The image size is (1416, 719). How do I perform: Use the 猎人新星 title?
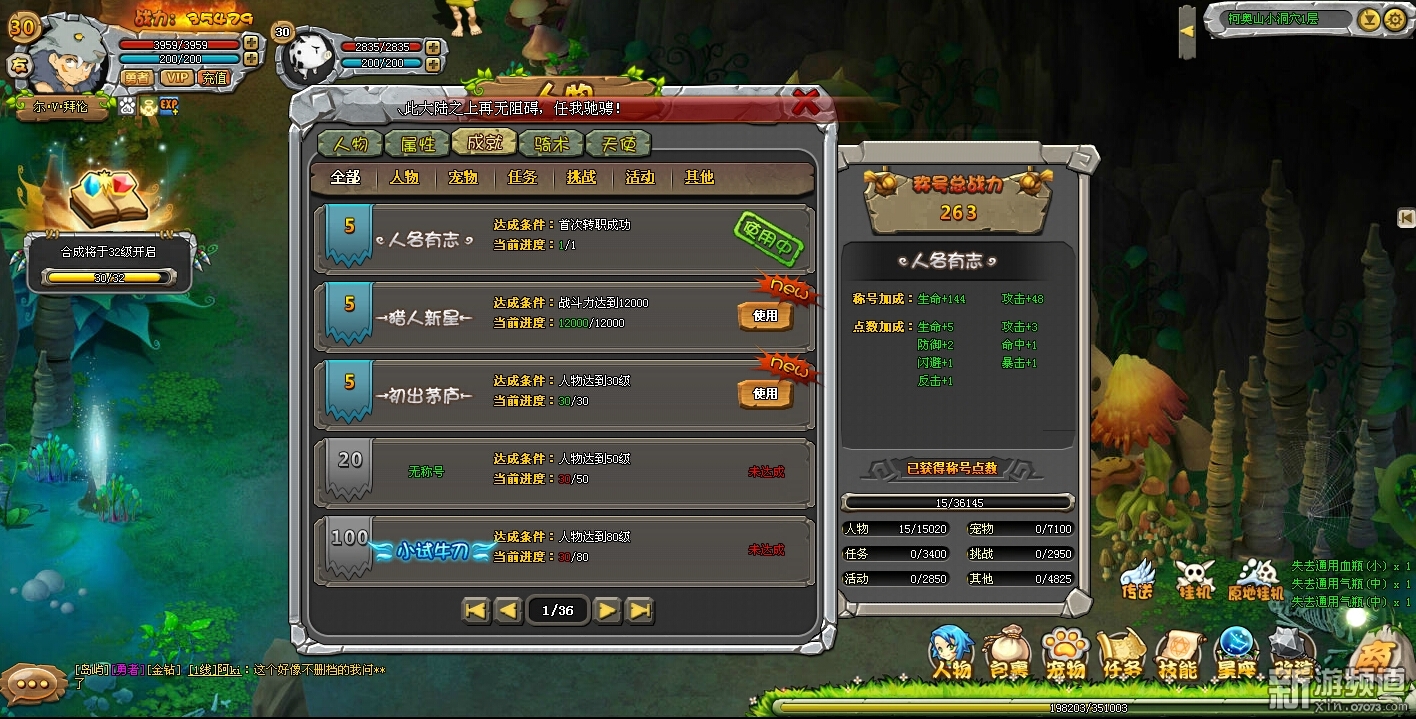(765, 316)
